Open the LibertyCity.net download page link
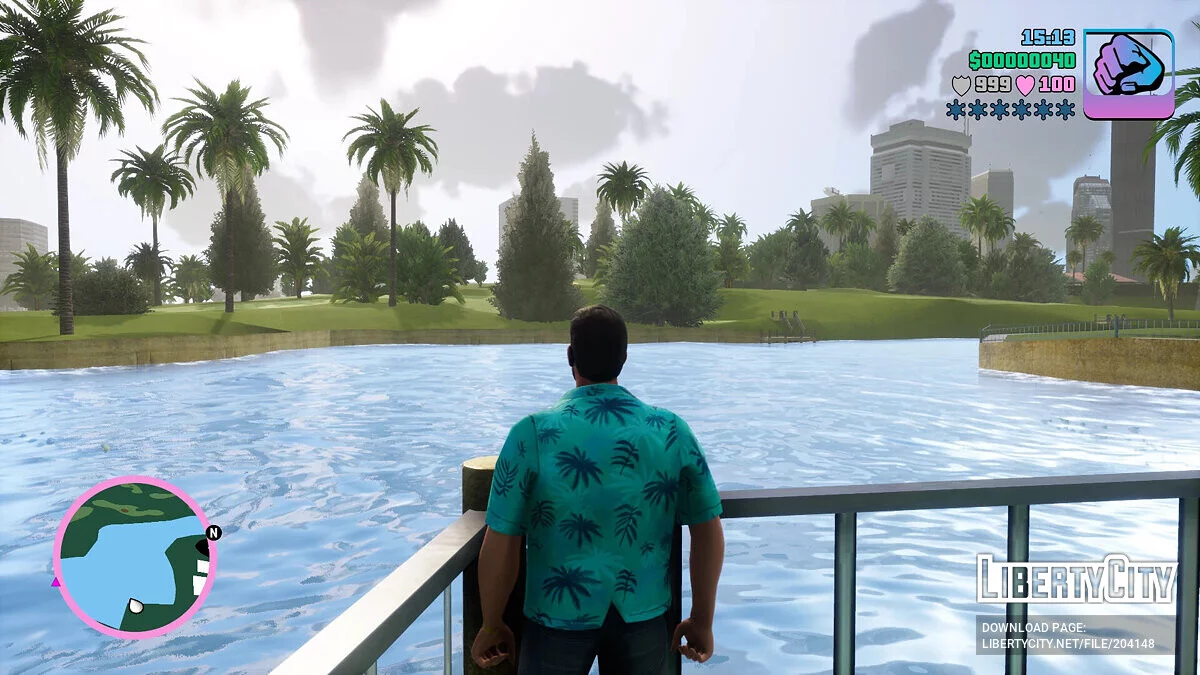Screen dimensions: 1200x675 coord(1076,635)
